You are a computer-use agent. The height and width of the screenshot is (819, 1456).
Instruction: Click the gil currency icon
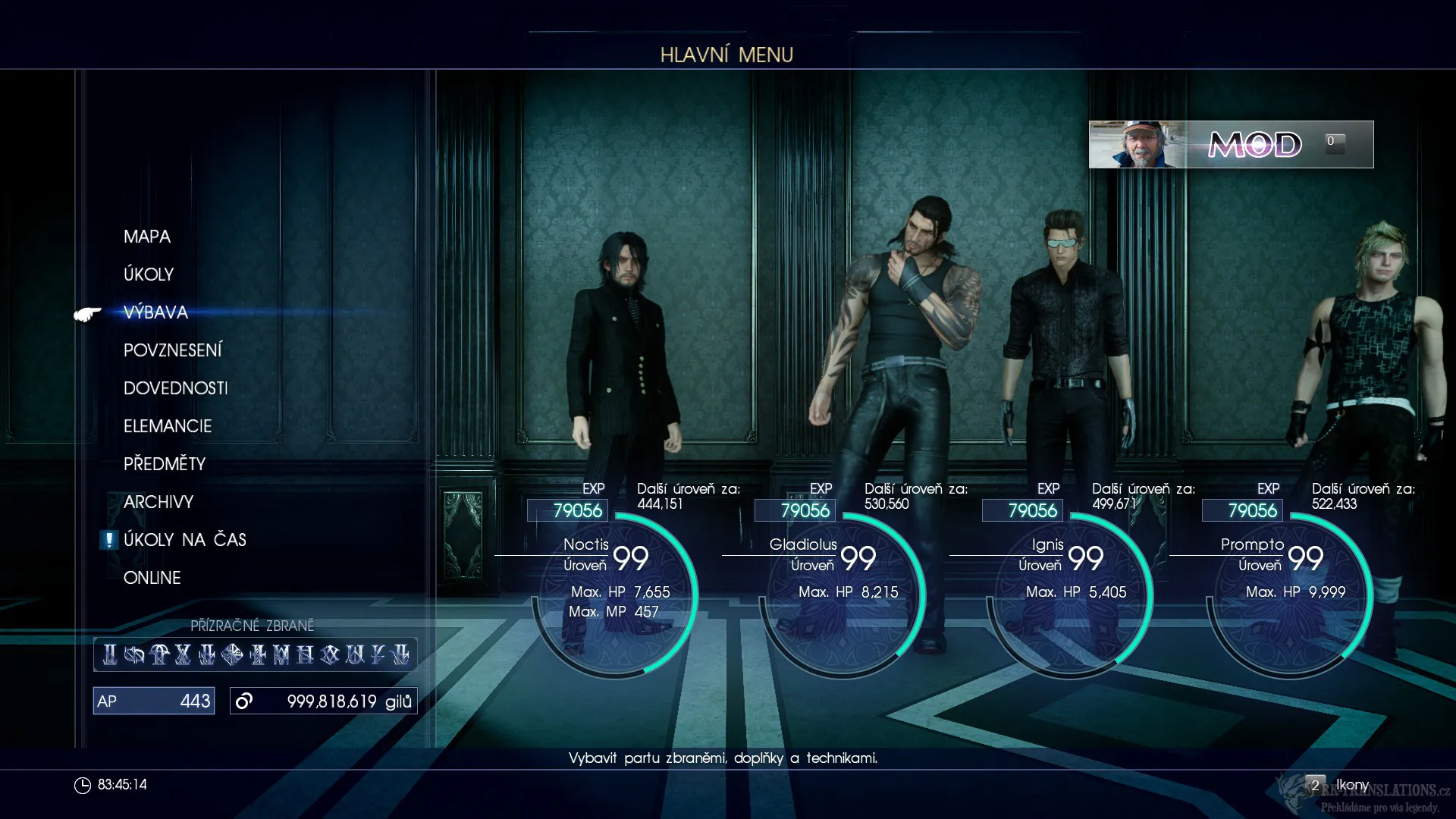pos(243,701)
